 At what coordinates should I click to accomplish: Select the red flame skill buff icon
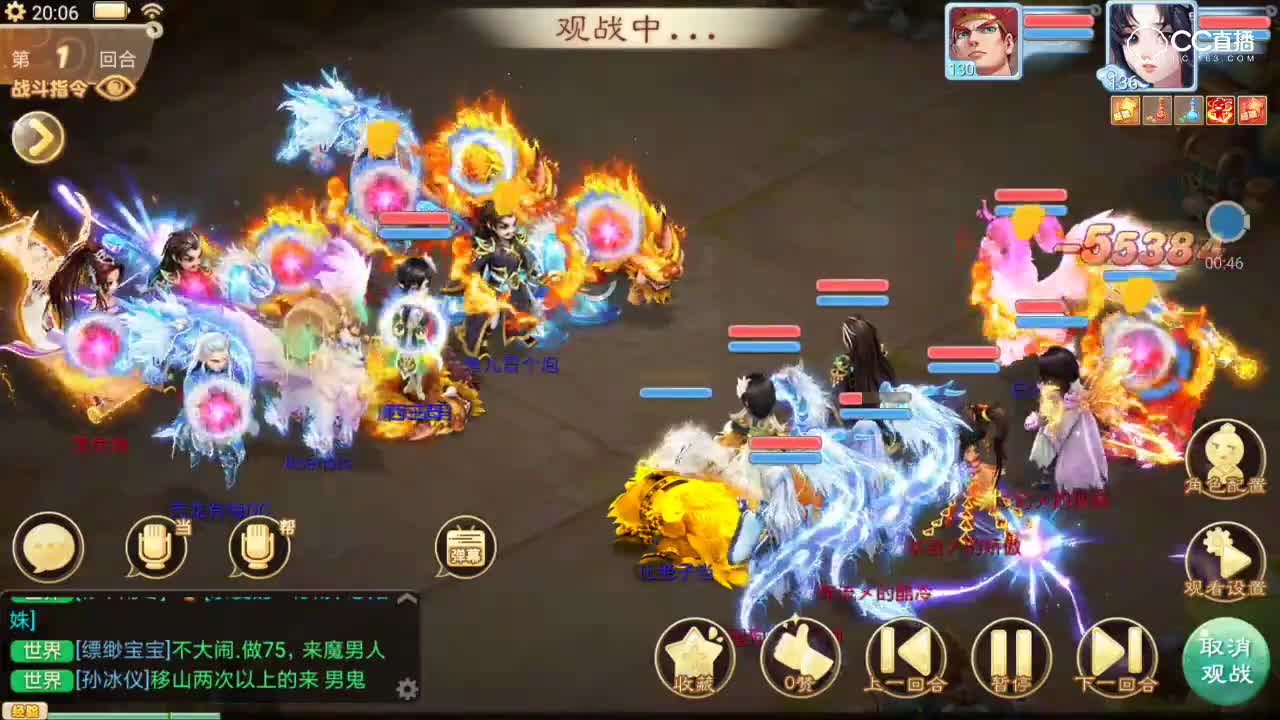pos(1222,110)
